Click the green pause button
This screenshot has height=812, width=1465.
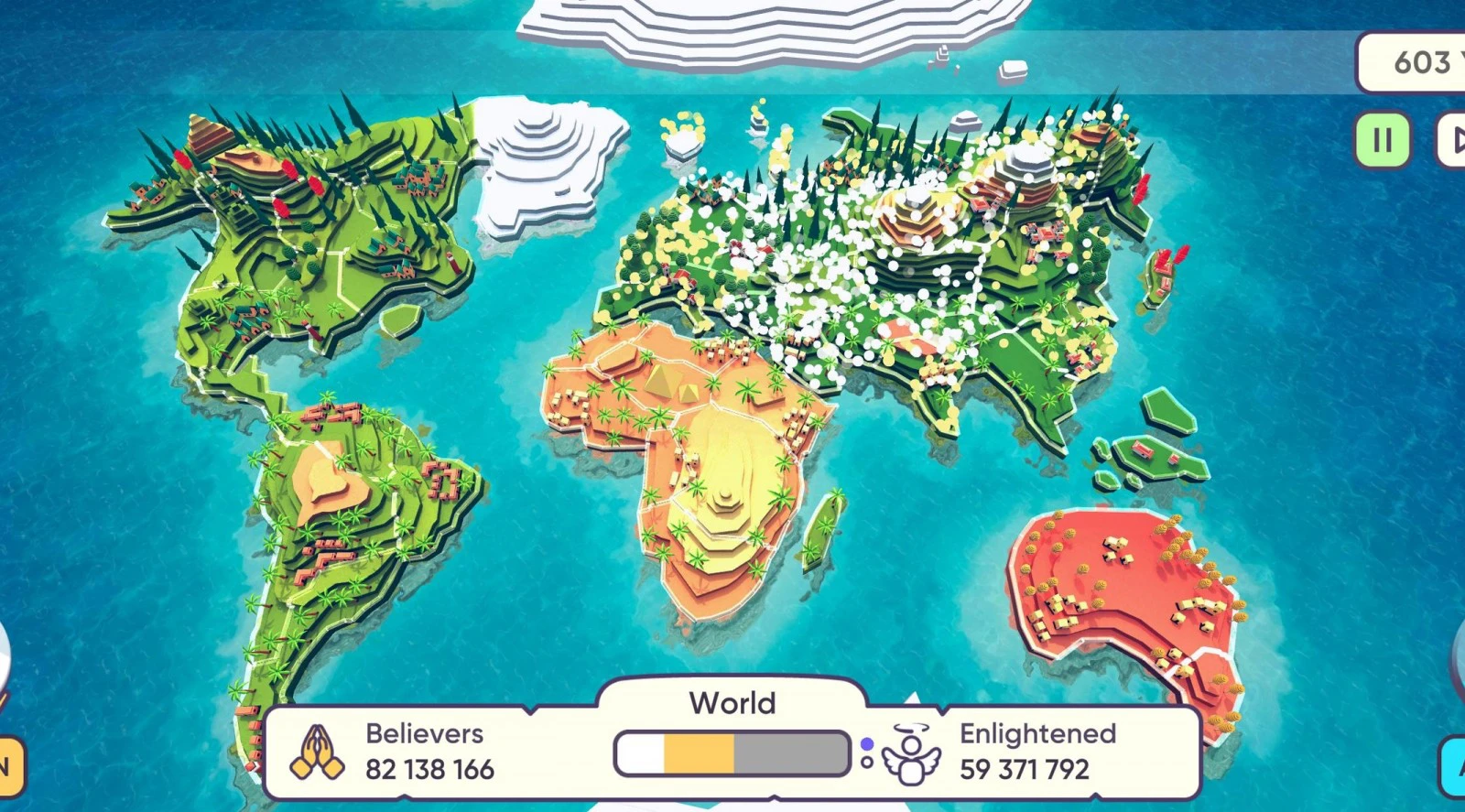(x=1382, y=140)
